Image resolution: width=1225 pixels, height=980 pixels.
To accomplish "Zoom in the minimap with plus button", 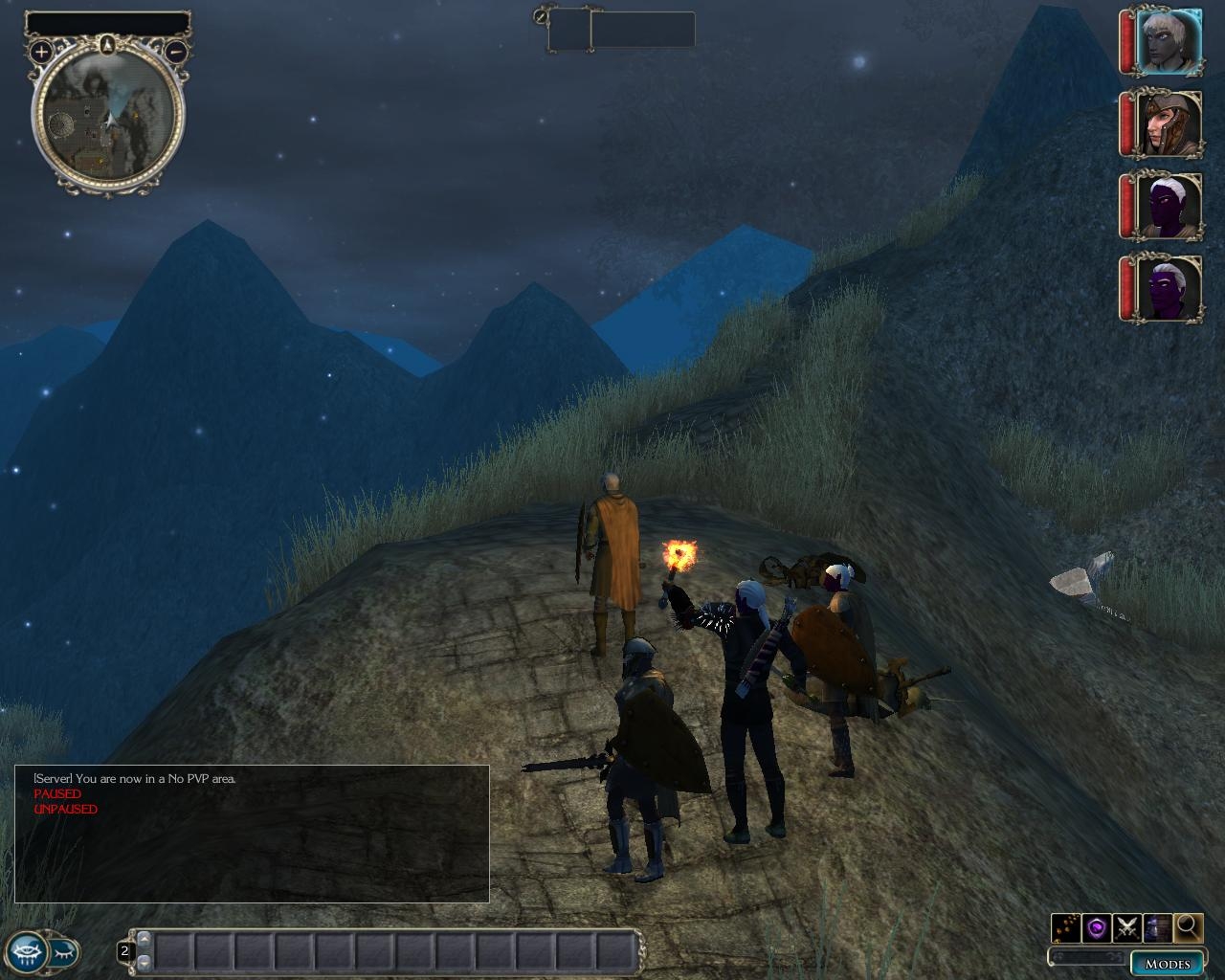I will tap(41, 52).
